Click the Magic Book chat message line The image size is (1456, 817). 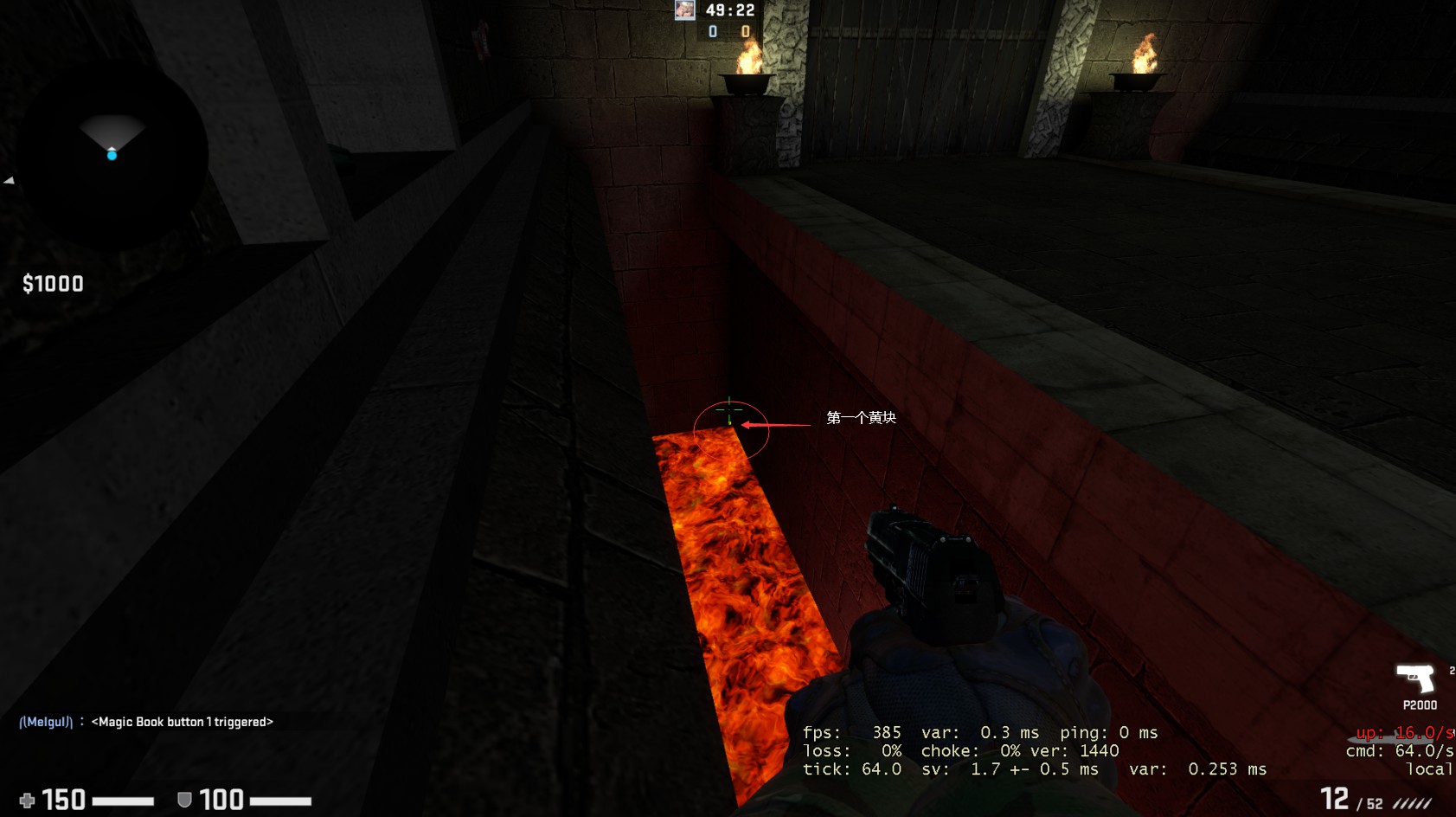(146, 722)
